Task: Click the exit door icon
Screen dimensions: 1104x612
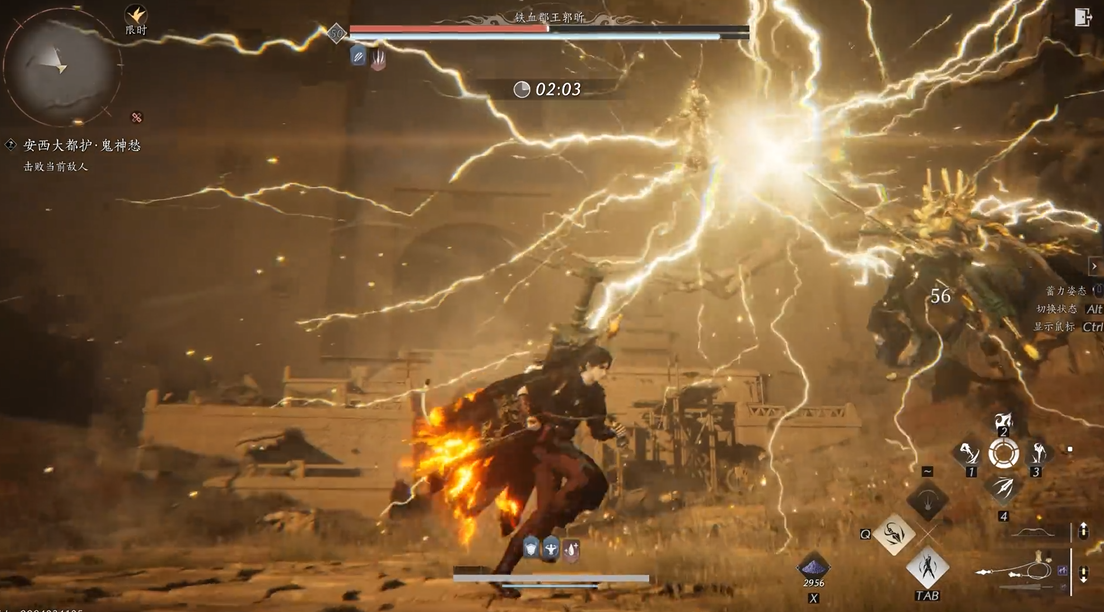Action: [x=1083, y=16]
